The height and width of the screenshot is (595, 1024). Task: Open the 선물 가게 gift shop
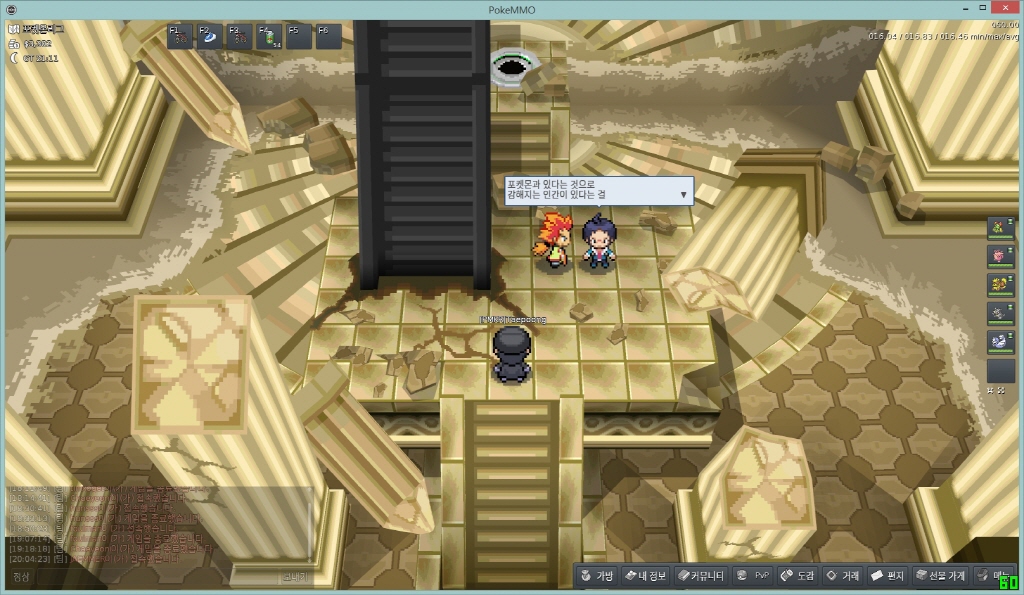pyautogui.click(x=939, y=576)
